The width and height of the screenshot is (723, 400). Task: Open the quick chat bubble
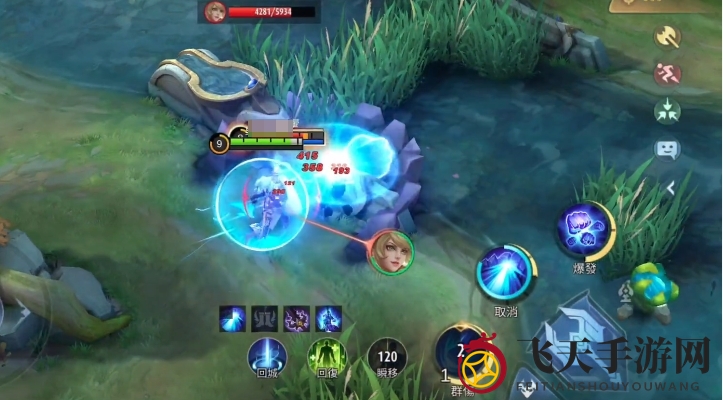[x=667, y=149]
